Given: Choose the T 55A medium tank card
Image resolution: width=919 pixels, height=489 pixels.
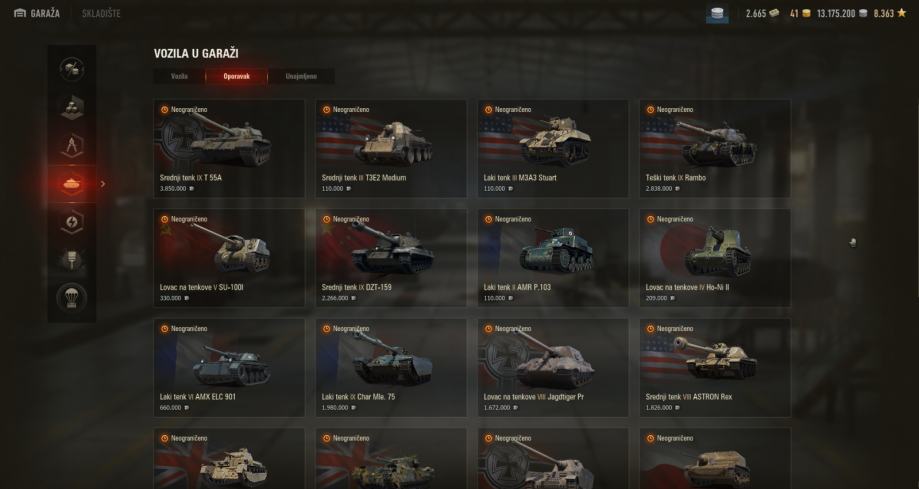Looking at the screenshot, I should [229, 147].
